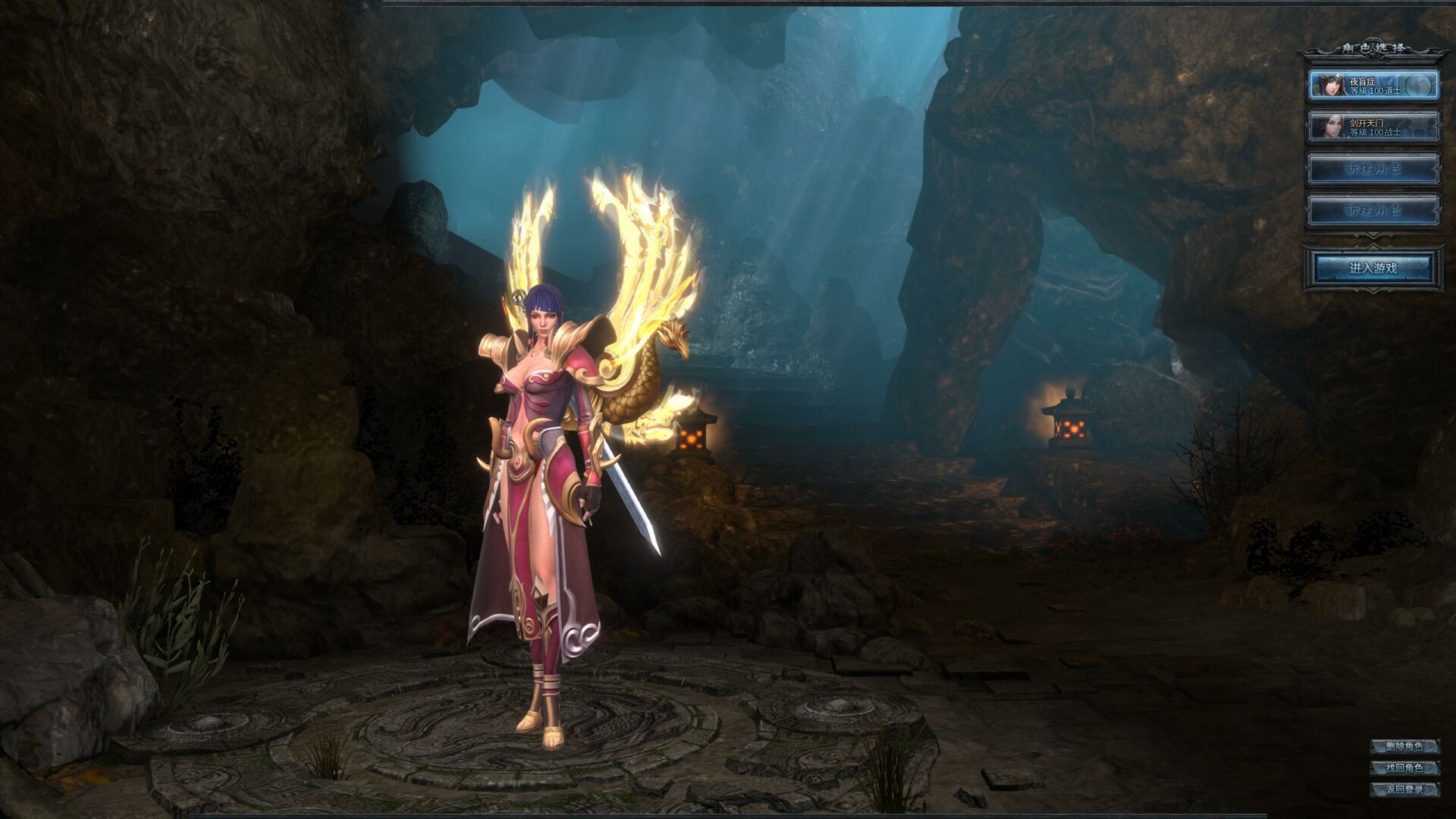Select the character 夜盲症 (level 100 道士)
The height and width of the screenshot is (819, 1456).
coord(1373,85)
